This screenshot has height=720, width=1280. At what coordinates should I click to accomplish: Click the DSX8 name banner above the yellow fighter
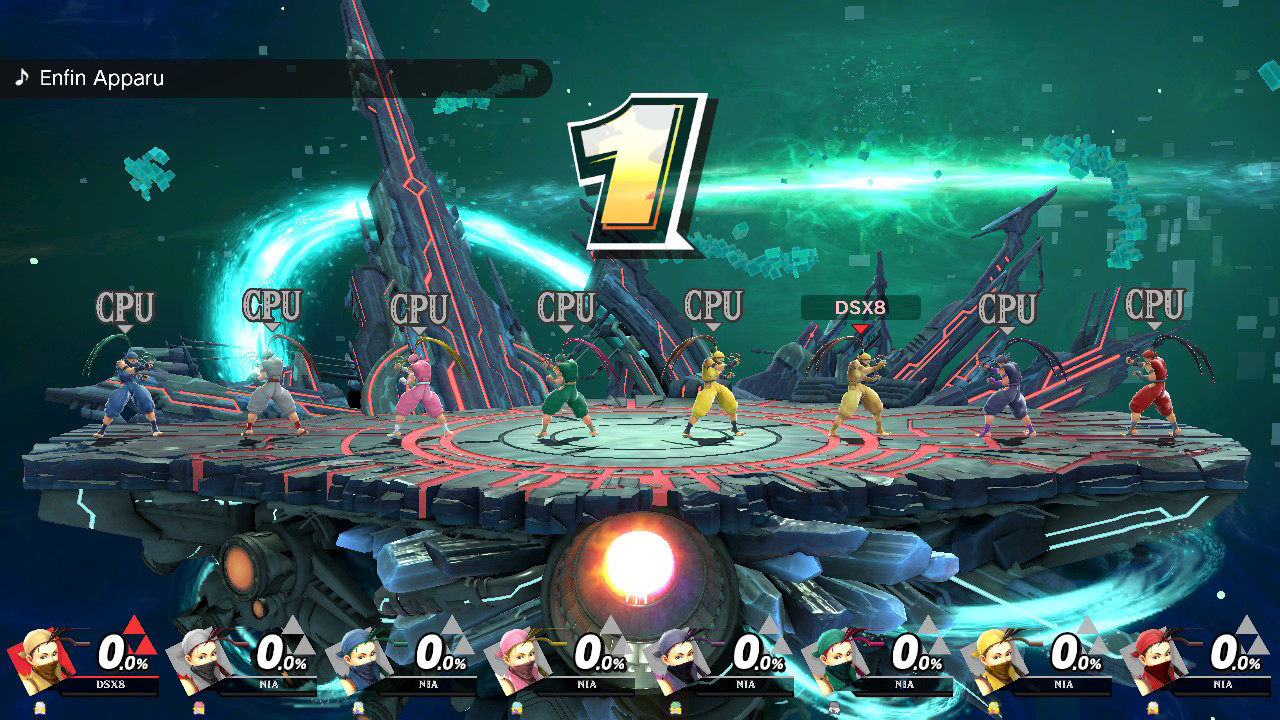coord(862,307)
